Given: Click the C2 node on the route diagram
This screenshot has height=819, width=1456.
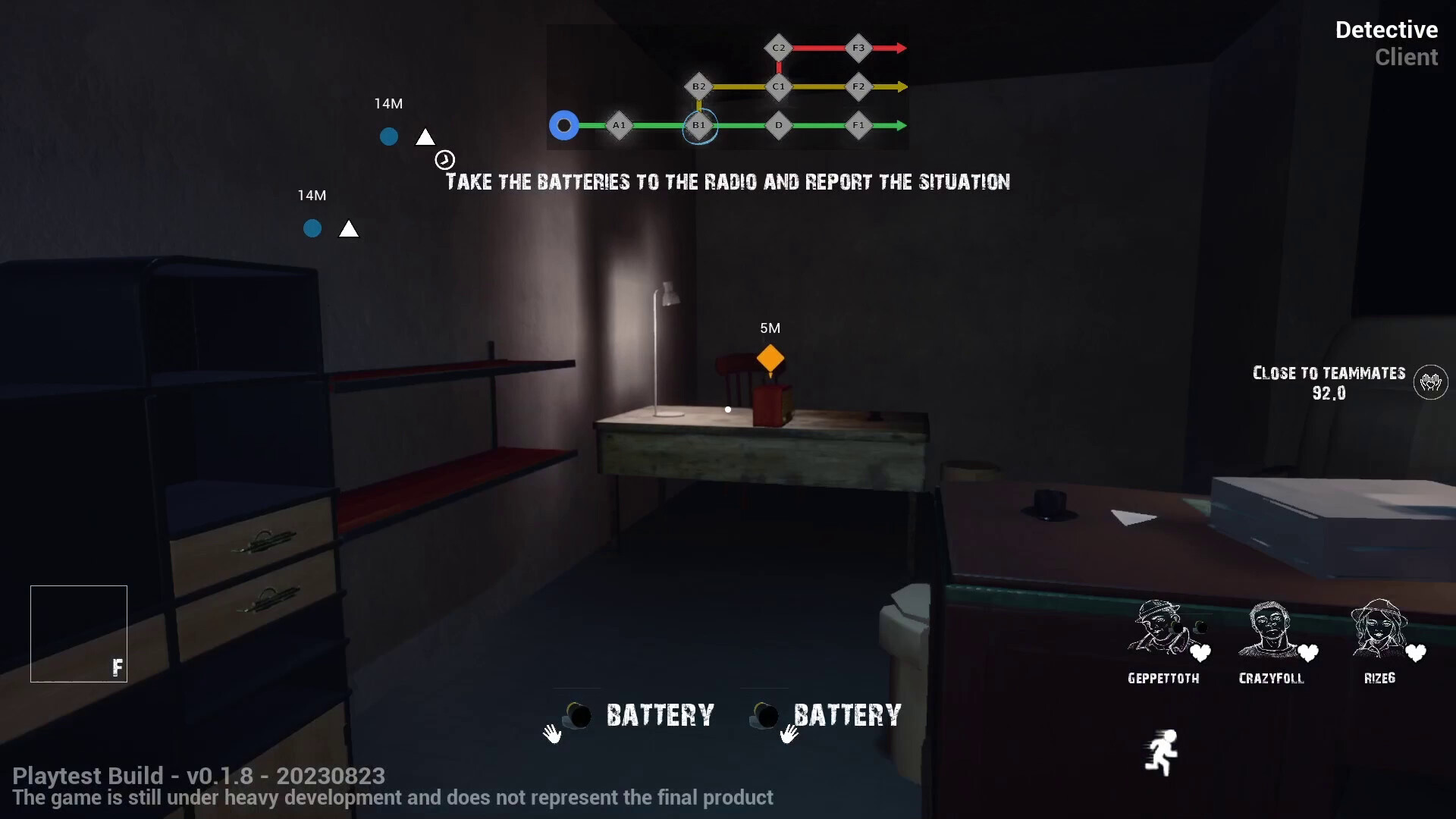Looking at the screenshot, I should [779, 47].
